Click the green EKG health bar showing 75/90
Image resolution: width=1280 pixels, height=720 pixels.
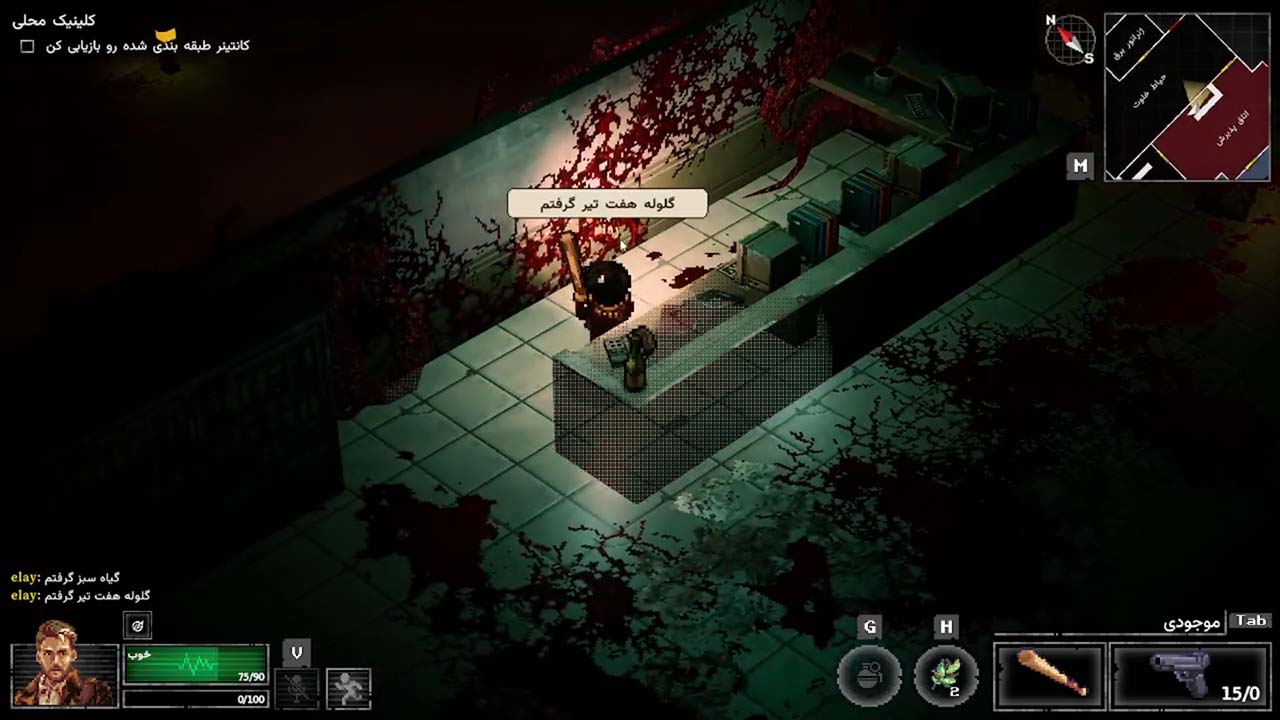click(196, 663)
